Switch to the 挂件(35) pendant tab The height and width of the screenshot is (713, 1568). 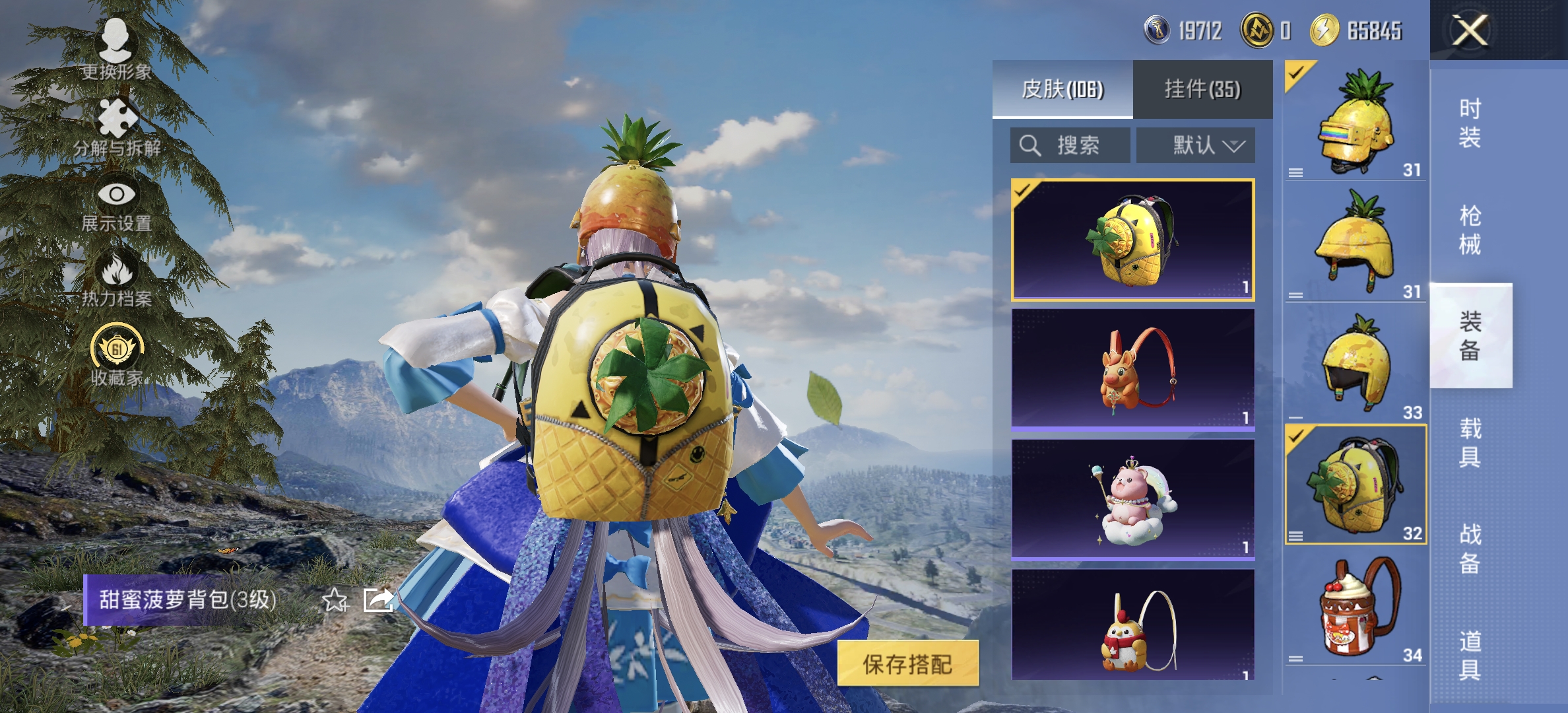[1202, 90]
